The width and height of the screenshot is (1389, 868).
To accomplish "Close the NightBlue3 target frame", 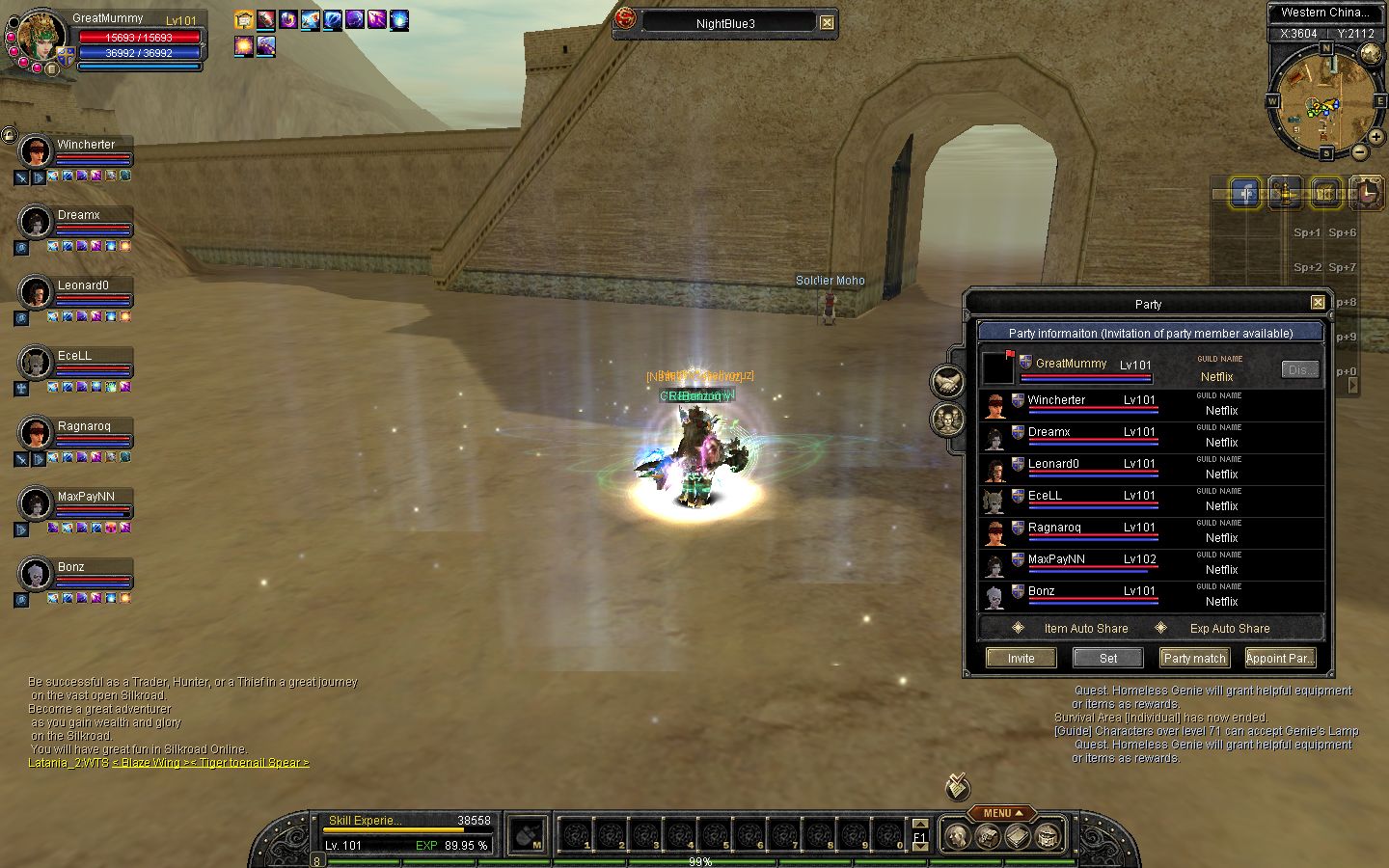I will click(x=827, y=22).
